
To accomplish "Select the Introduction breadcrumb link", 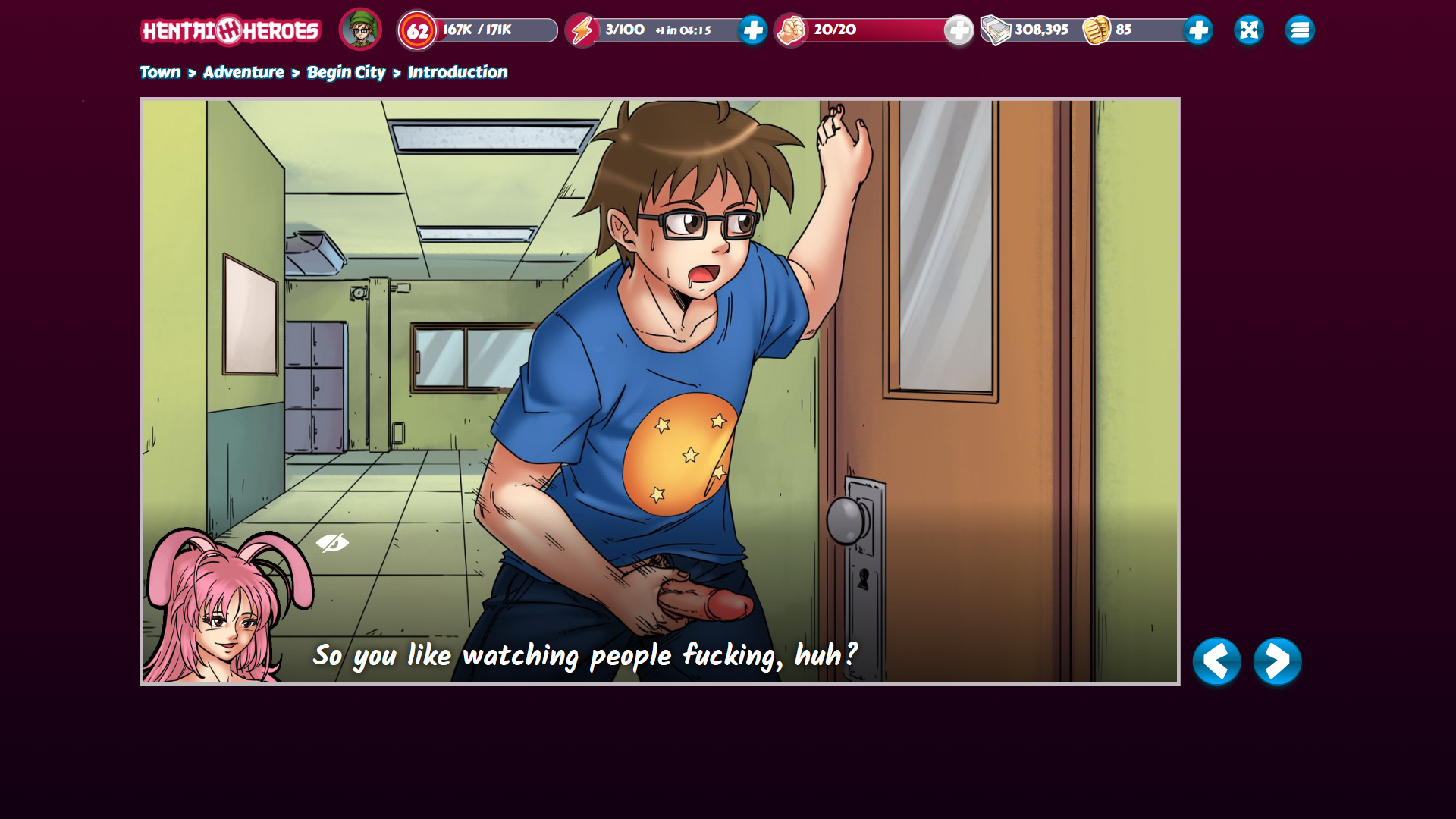I will click(457, 72).
